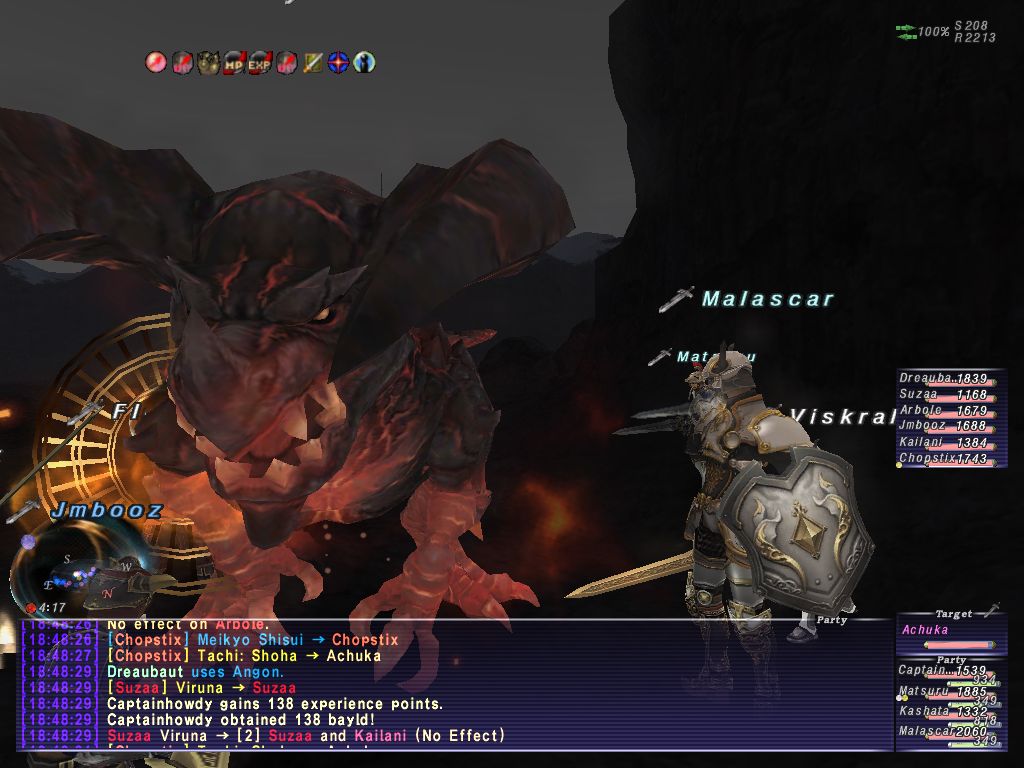Click the golden beast status icon

[x=208, y=63]
